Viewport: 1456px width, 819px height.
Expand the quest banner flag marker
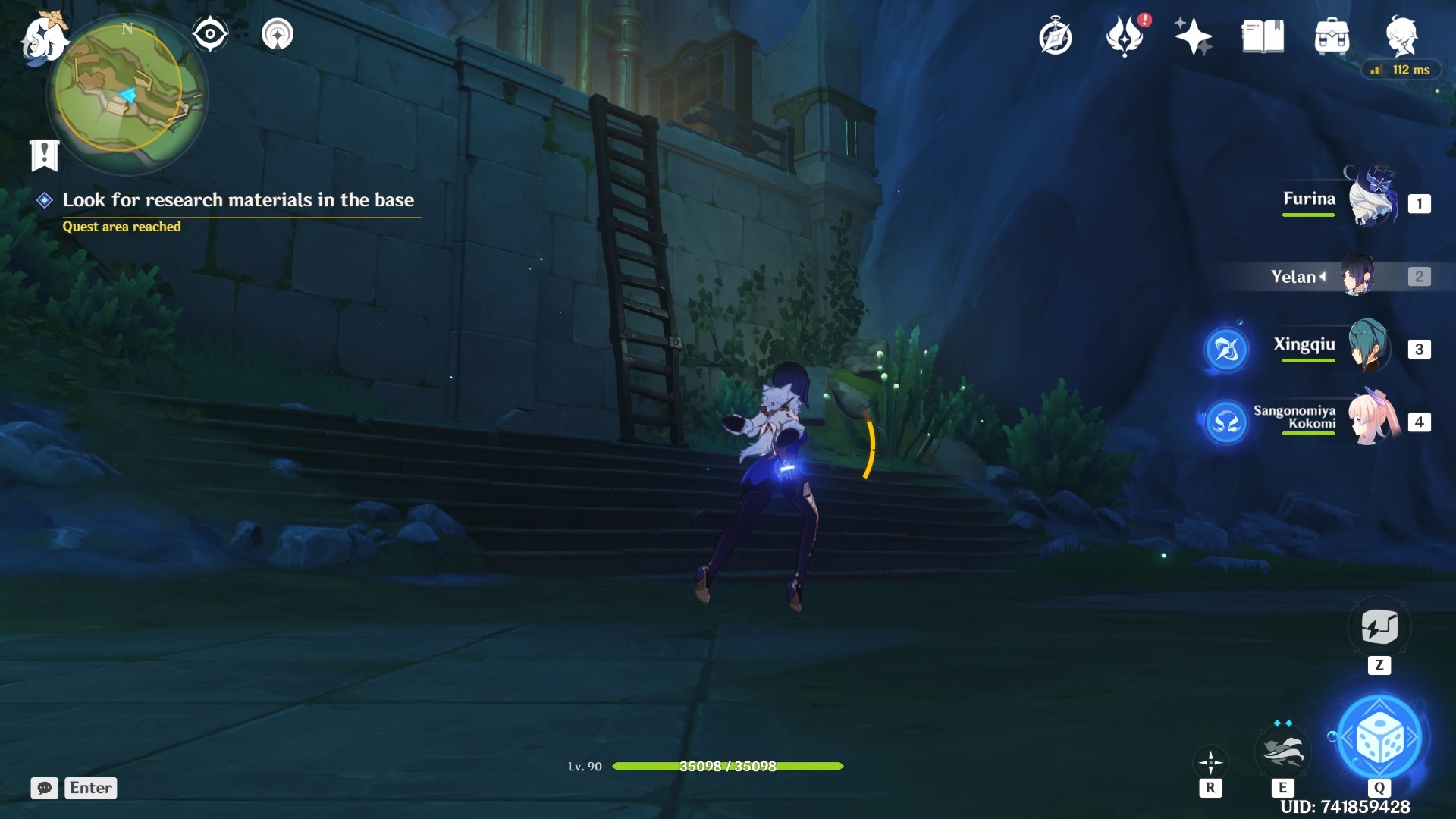(45, 154)
